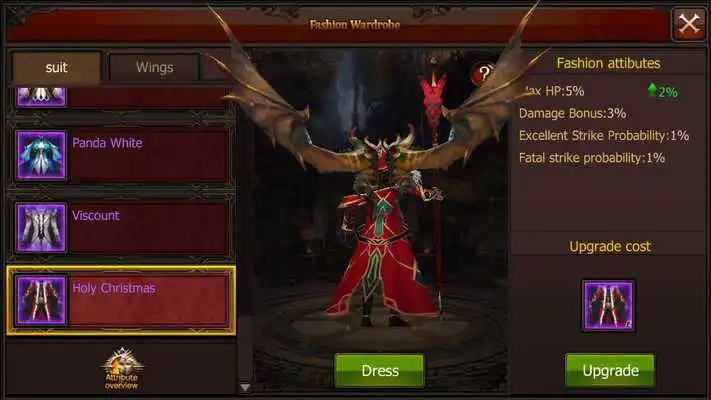The width and height of the screenshot is (711, 400).
Task: Close the Fashion Wardrobe window
Action: (x=689, y=23)
